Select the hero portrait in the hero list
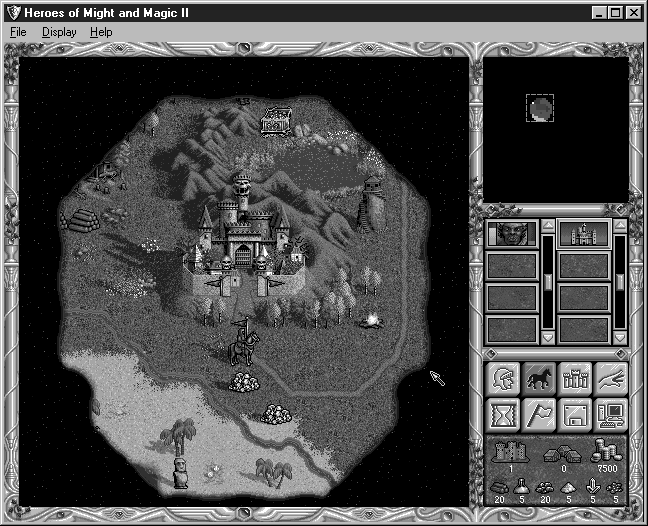 (511, 235)
